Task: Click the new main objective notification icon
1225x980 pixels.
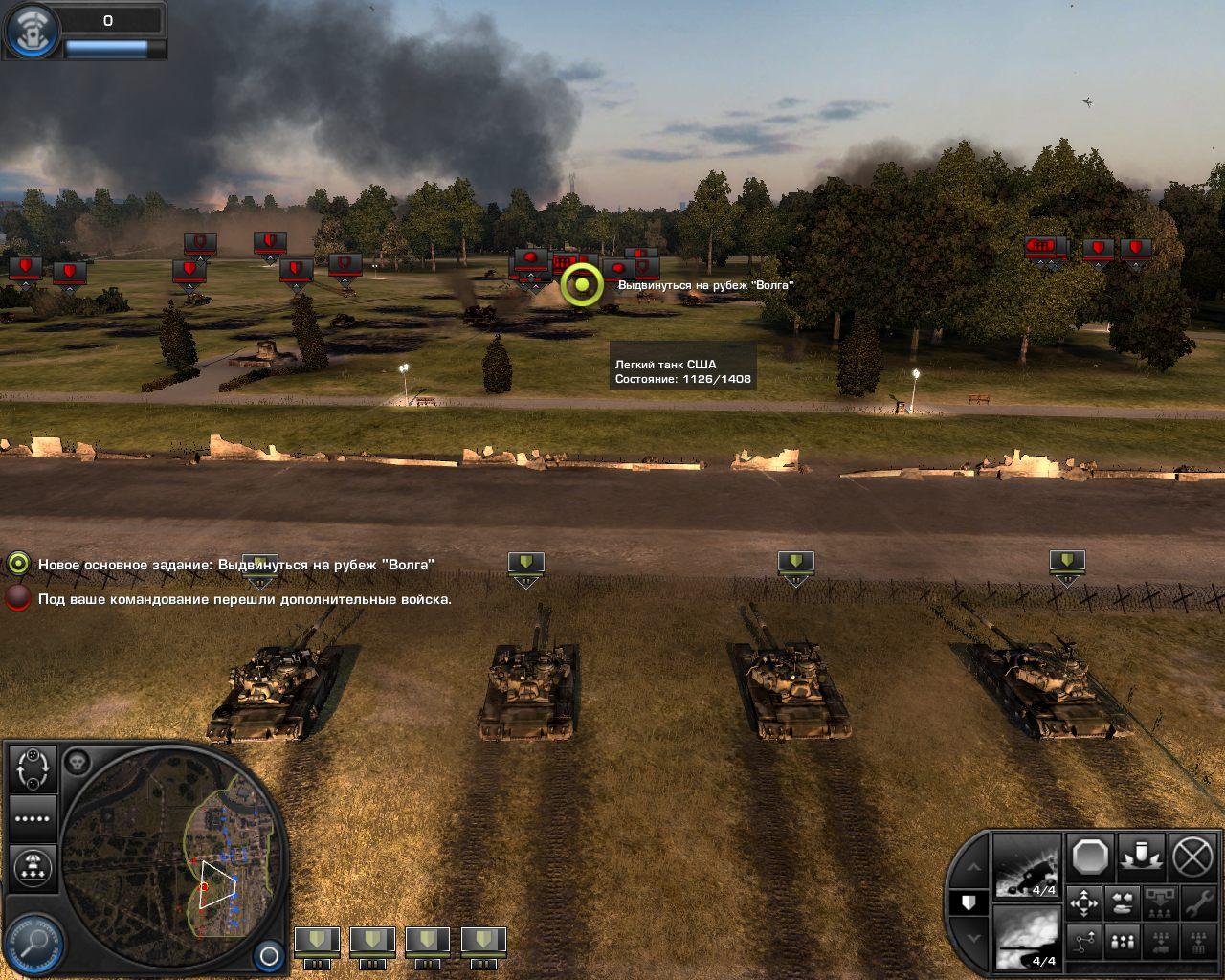Action: point(18,565)
